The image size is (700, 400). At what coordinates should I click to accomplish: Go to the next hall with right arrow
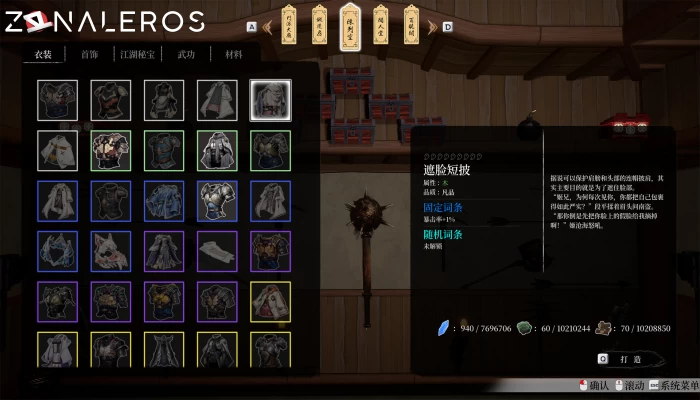coord(447,26)
